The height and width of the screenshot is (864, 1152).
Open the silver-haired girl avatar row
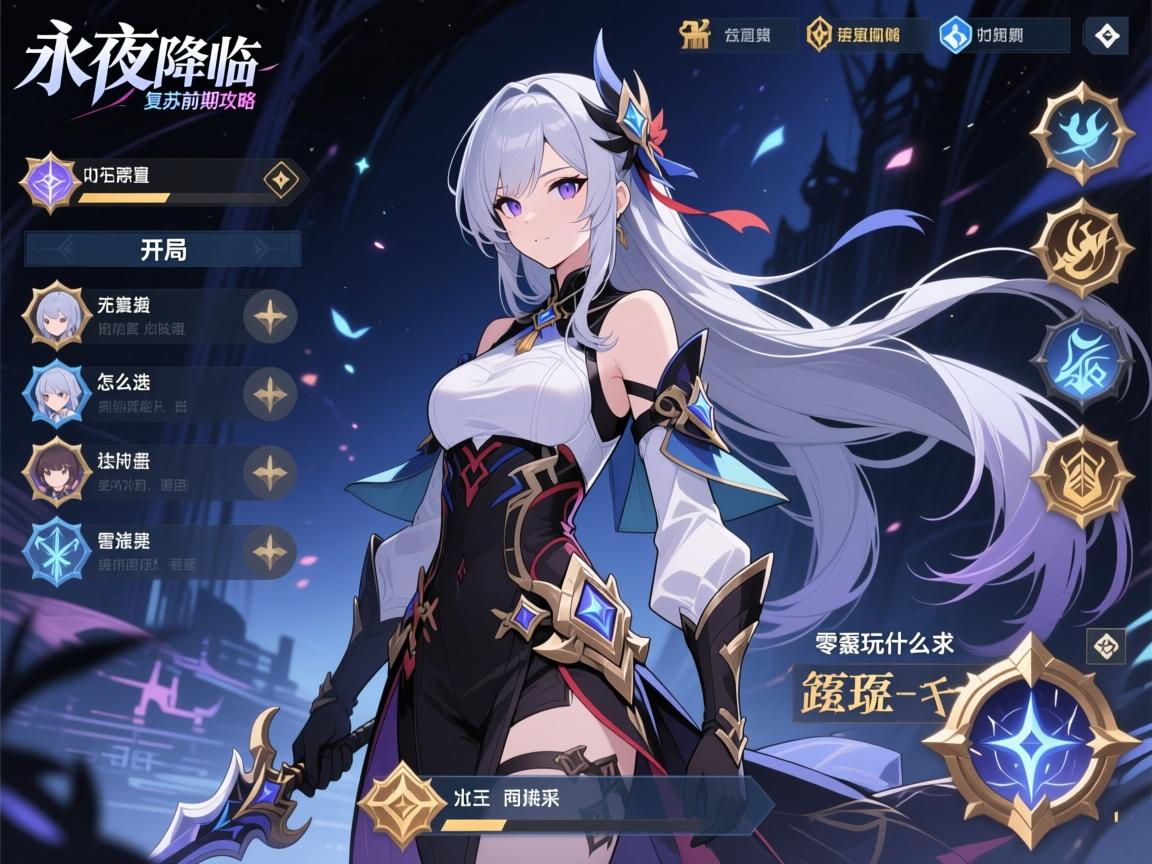tap(130, 315)
